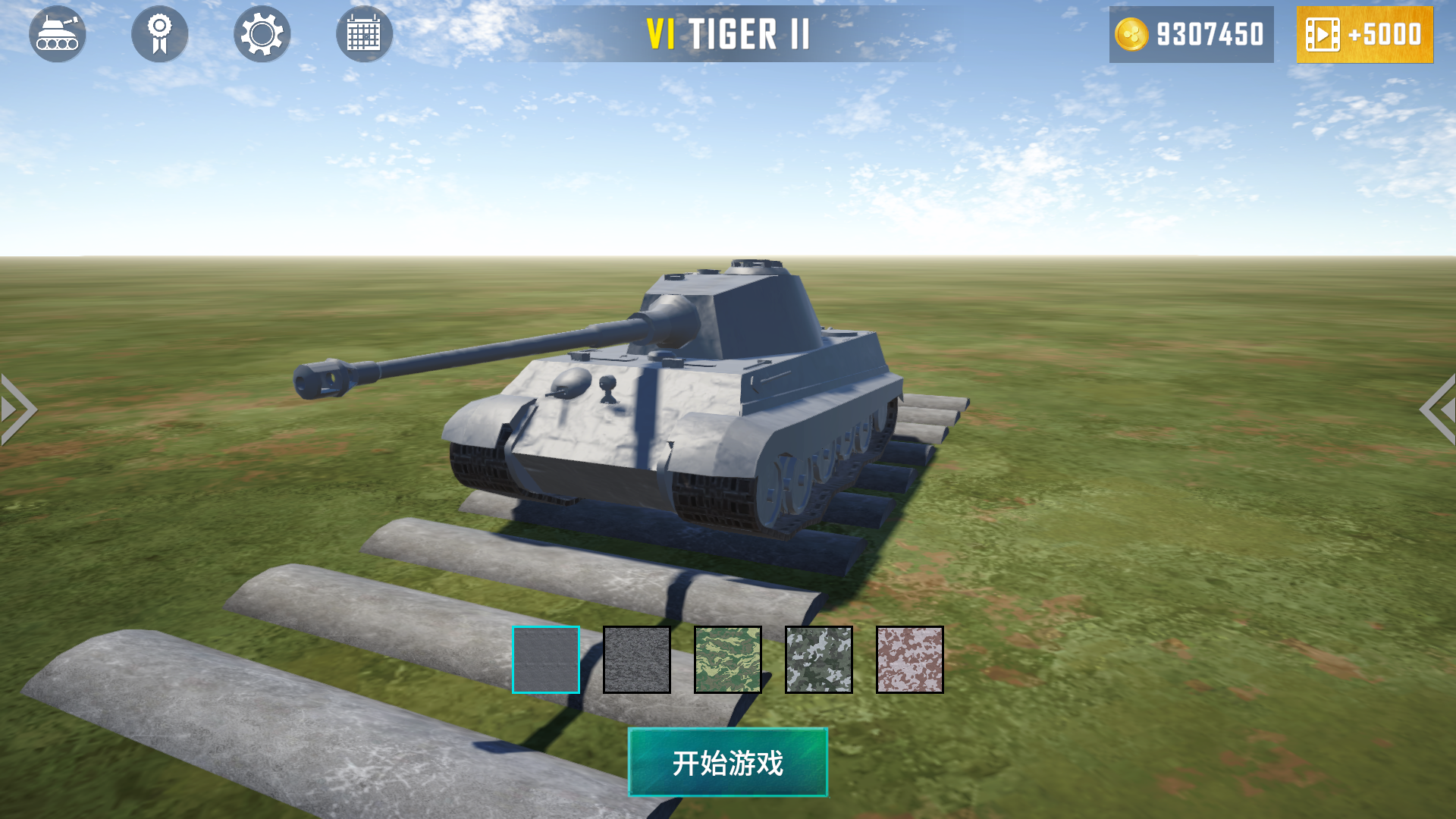Select the speckled dark gray camouflage swatch
The height and width of the screenshot is (819, 1456).
pos(636,659)
